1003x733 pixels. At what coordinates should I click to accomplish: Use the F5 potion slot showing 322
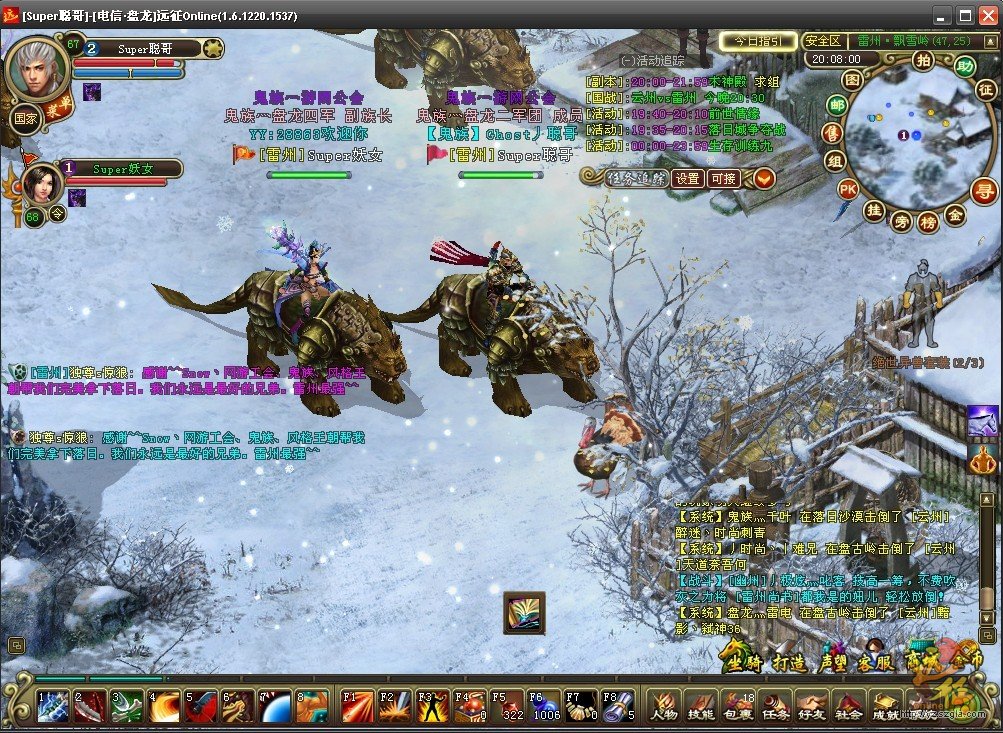point(507,706)
